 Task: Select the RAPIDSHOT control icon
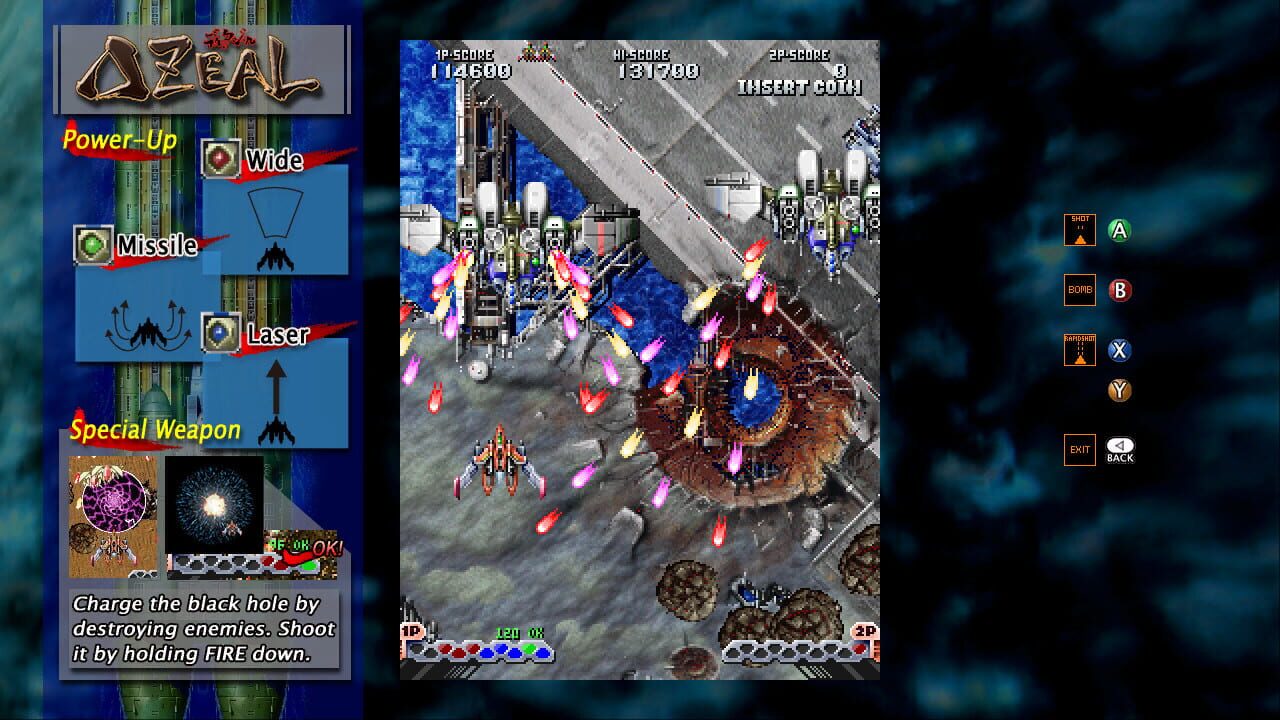point(1080,349)
